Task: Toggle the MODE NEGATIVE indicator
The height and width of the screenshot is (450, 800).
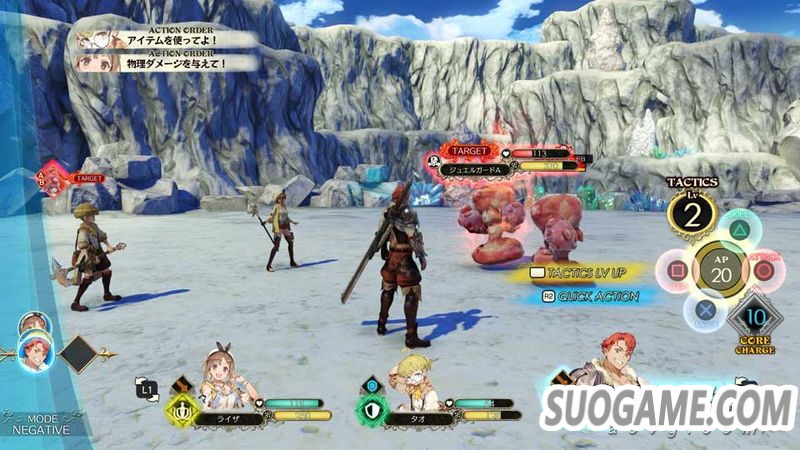Action: point(40,424)
